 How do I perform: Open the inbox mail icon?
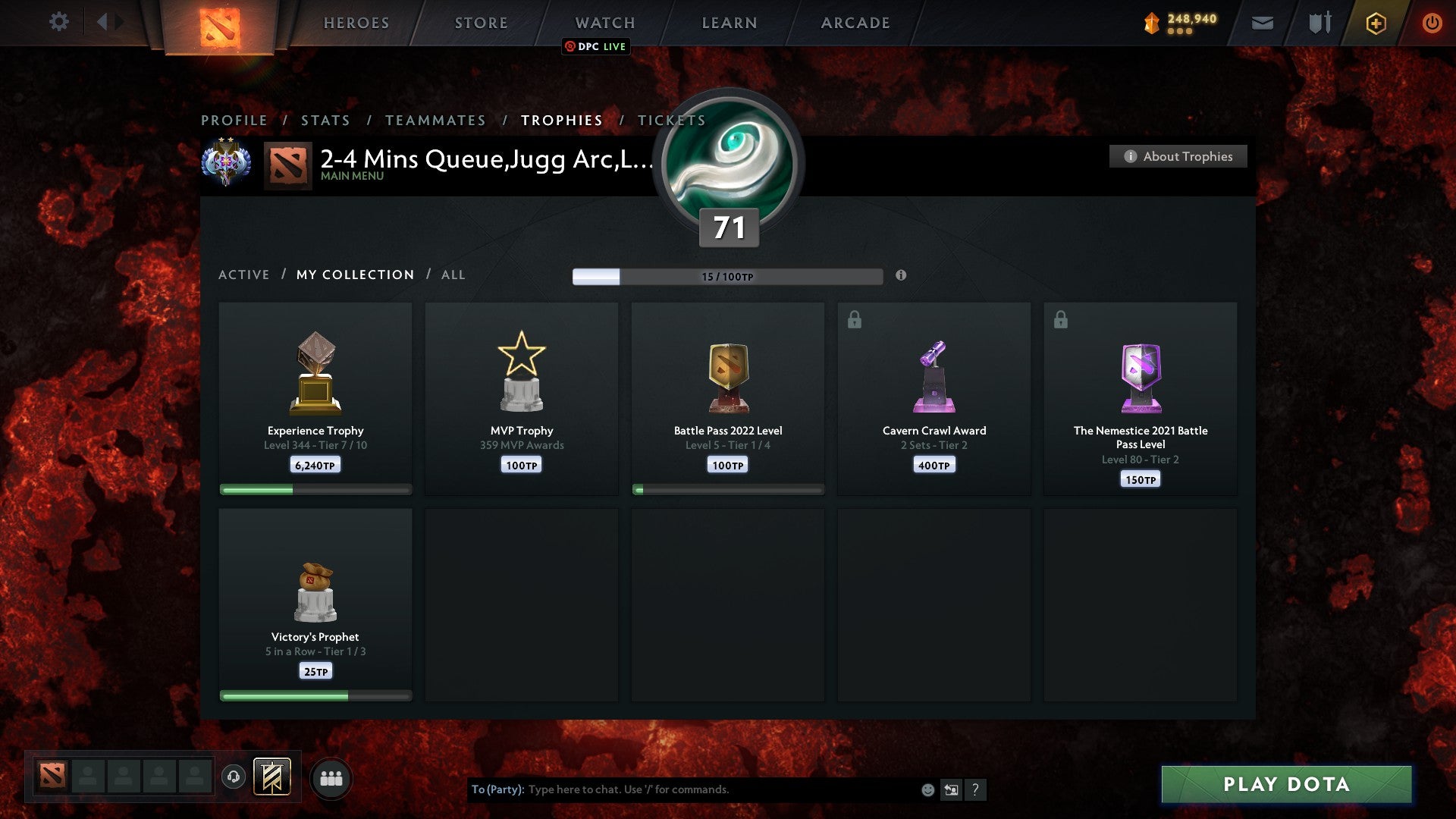1263,23
